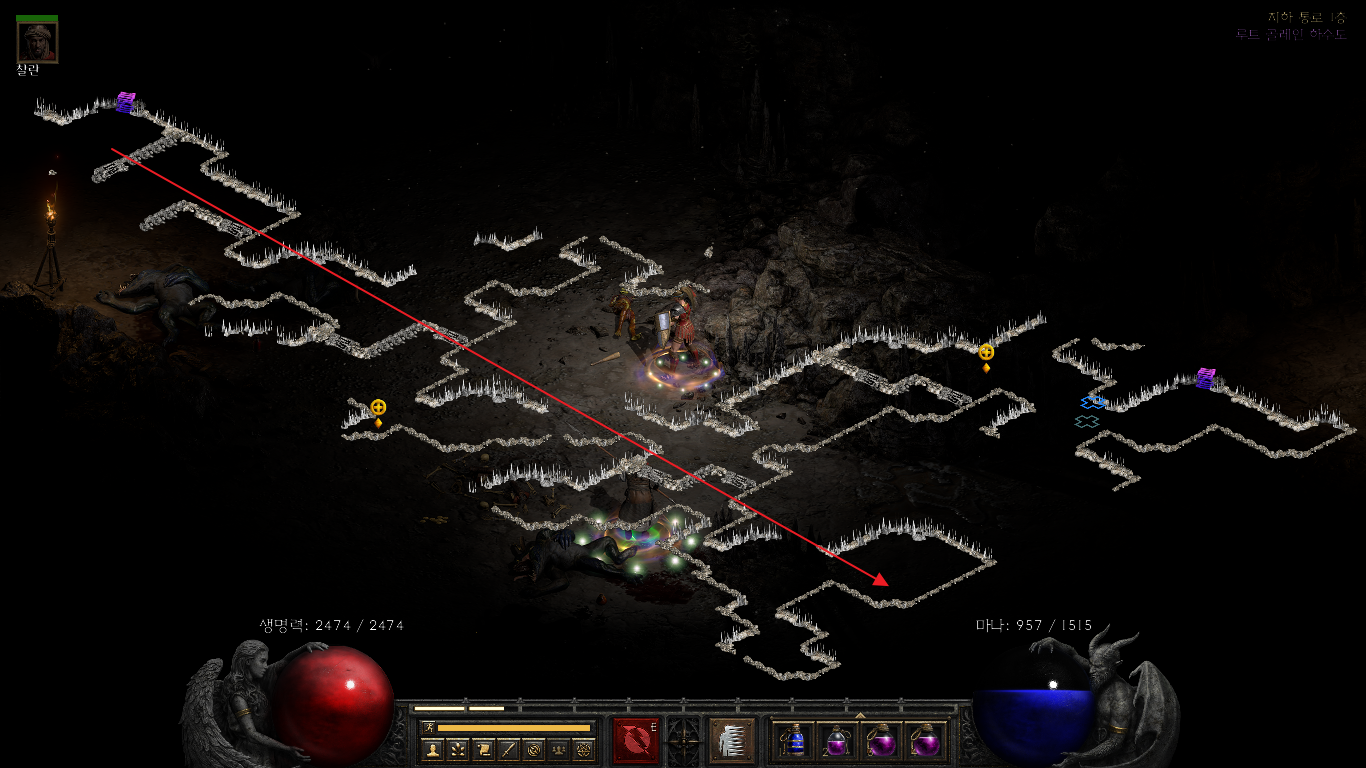Open the game menu pentagram icon
The height and width of the screenshot is (768, 1366).
[584, 749]
